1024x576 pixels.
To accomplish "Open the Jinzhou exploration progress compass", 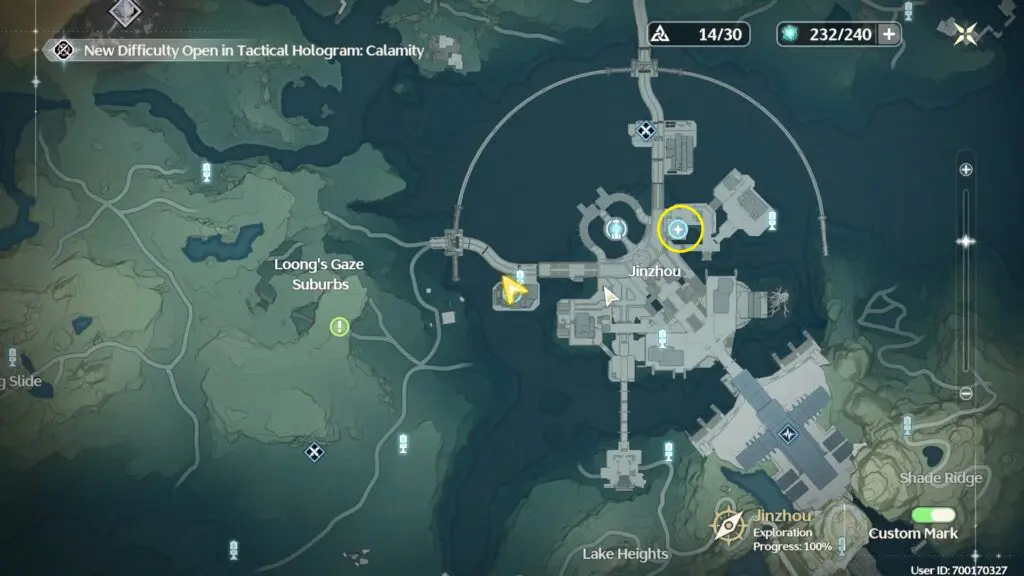I will 729,525.
